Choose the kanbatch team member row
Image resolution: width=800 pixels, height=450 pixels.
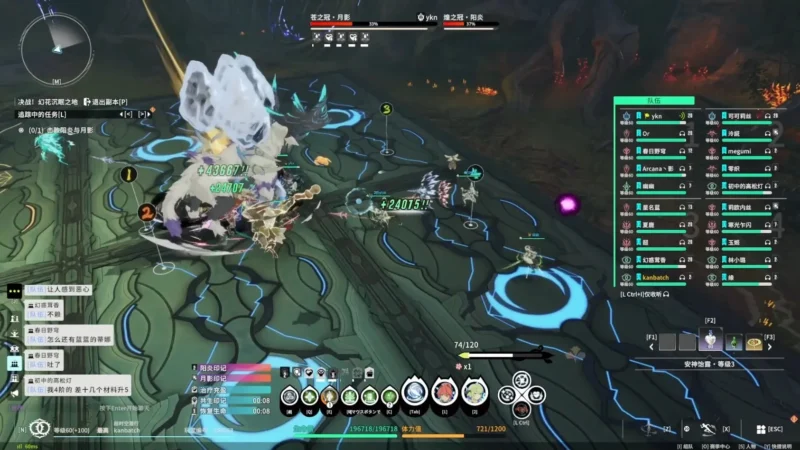point(658,277)
